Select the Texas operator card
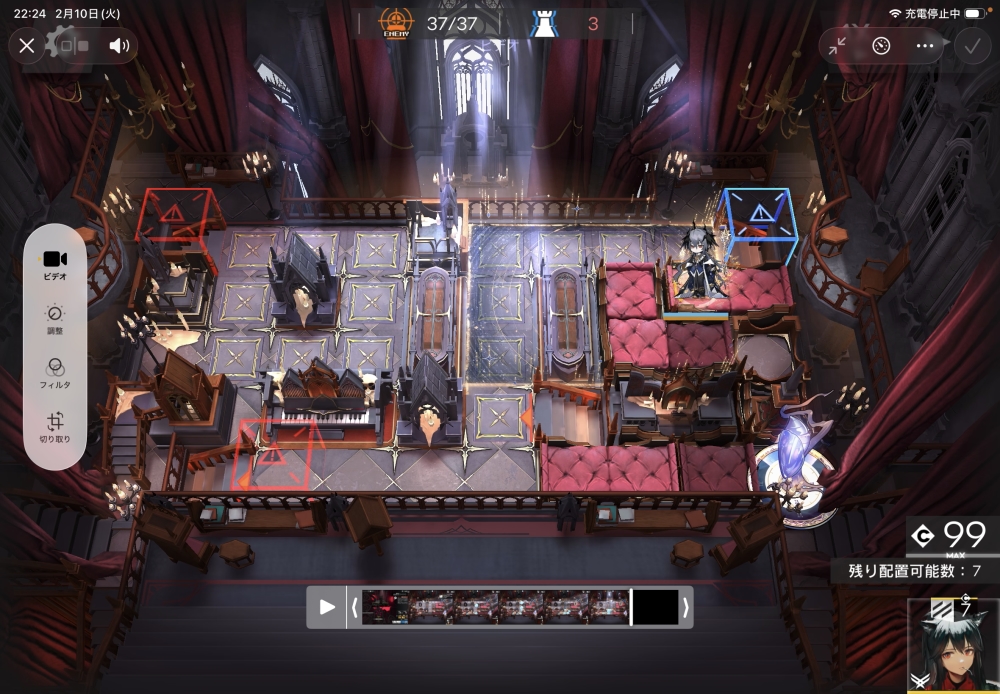The height and width of the screenshot is (694, 1000). [x=952, y=648]
